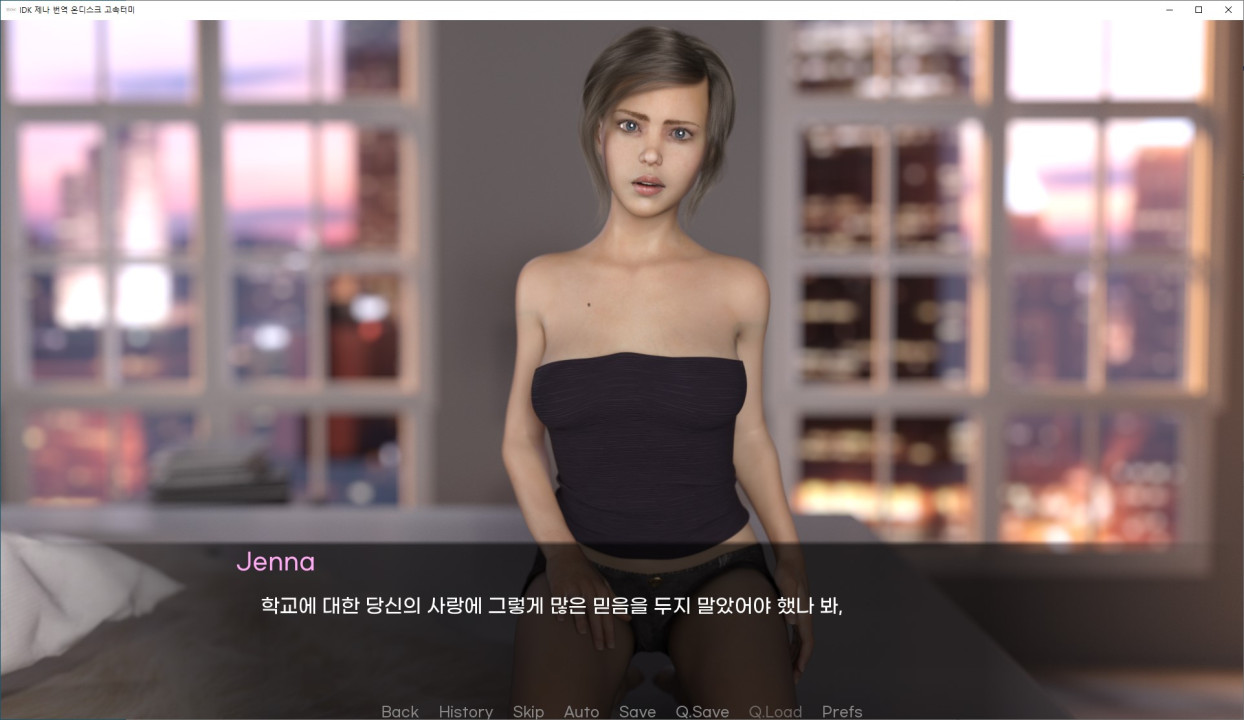Open the Save menu
Screen dimensions: 1244x720
coord(637,711)
